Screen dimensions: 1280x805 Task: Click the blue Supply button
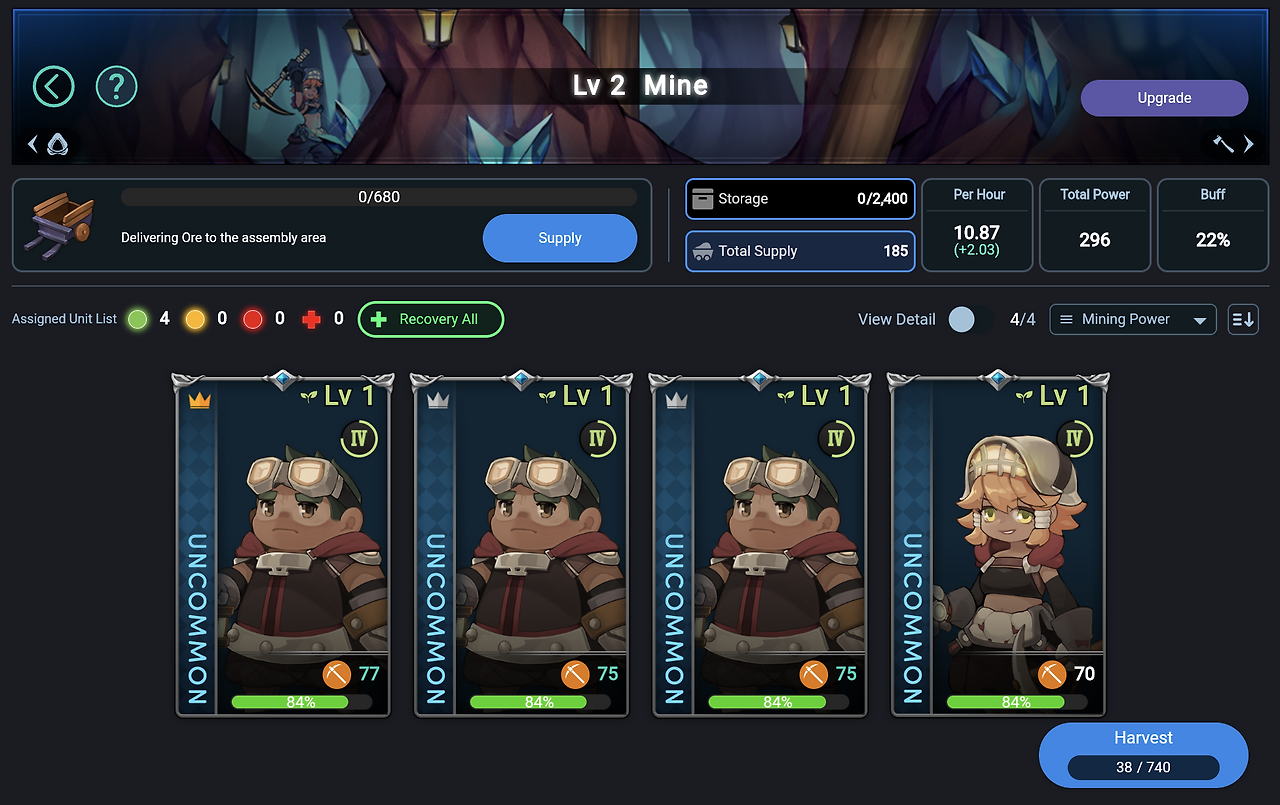pyautogui.click(x=559, y=238)
